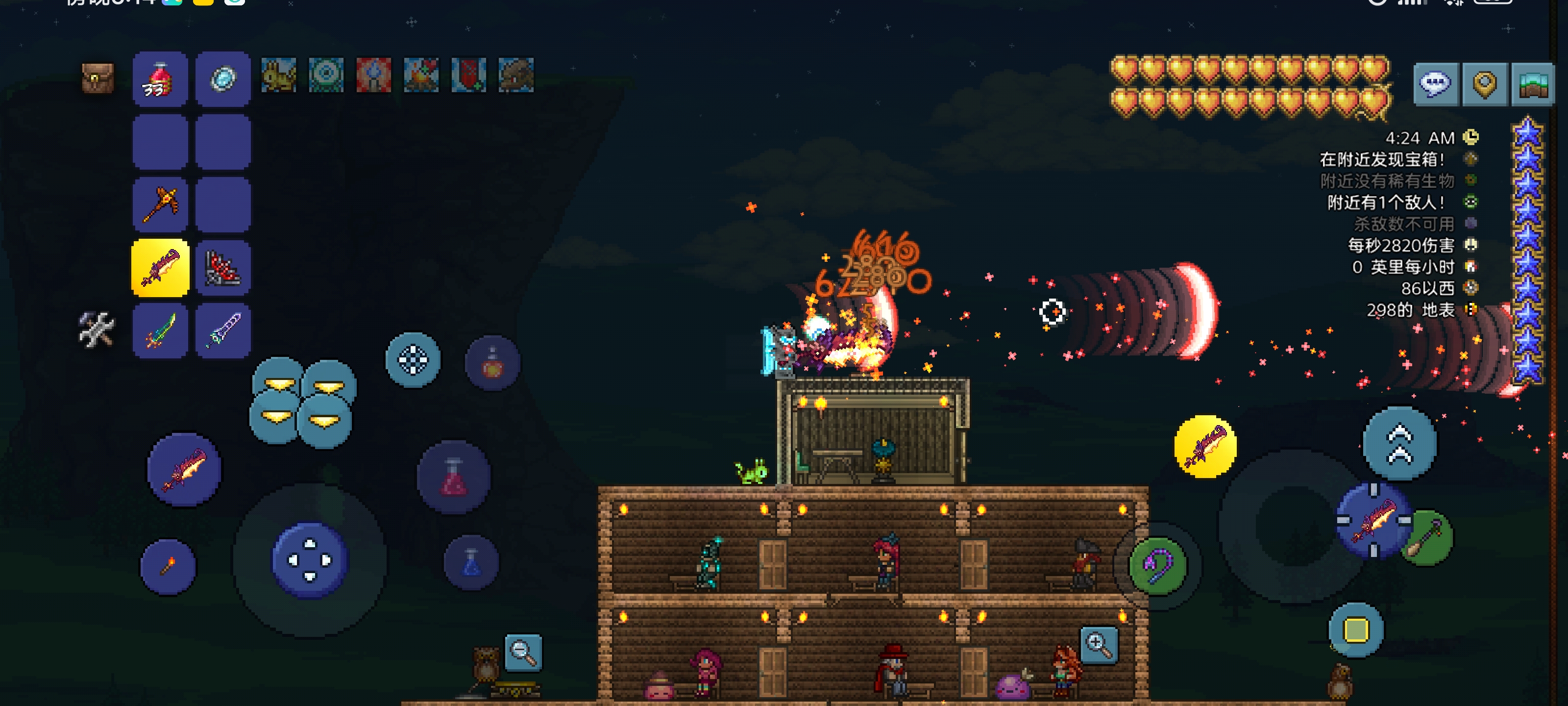Click the bunny buff icon
Viewport: 1568px width, 706px height.
pos(278,76)
